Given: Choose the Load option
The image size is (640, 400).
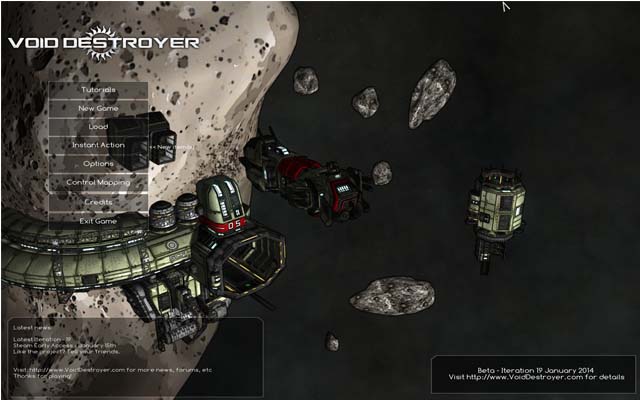Looking at the screenshot, I should [98, 127].
